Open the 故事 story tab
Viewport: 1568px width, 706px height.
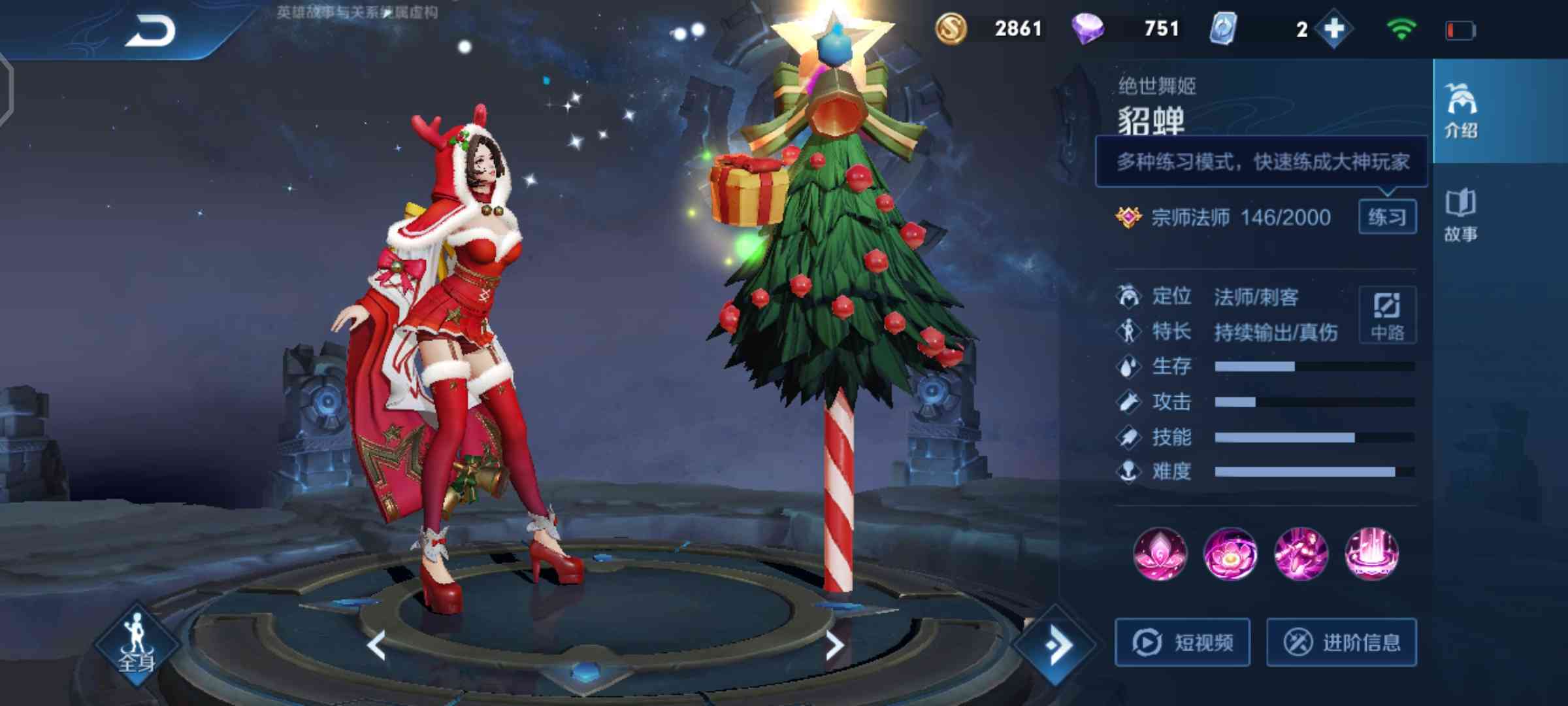click(1461, 216)
